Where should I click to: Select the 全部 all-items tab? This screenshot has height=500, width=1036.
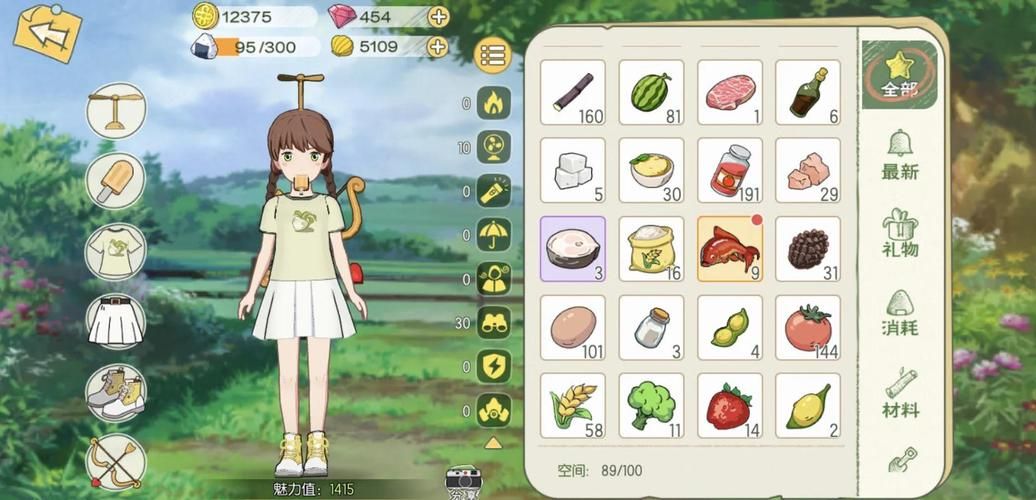900,75
